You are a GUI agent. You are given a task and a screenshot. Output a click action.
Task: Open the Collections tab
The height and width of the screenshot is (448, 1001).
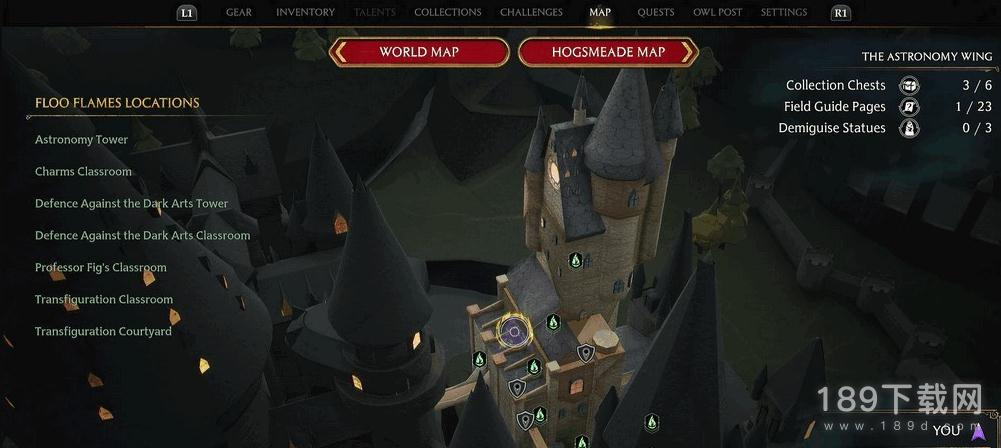pos(447,13)
